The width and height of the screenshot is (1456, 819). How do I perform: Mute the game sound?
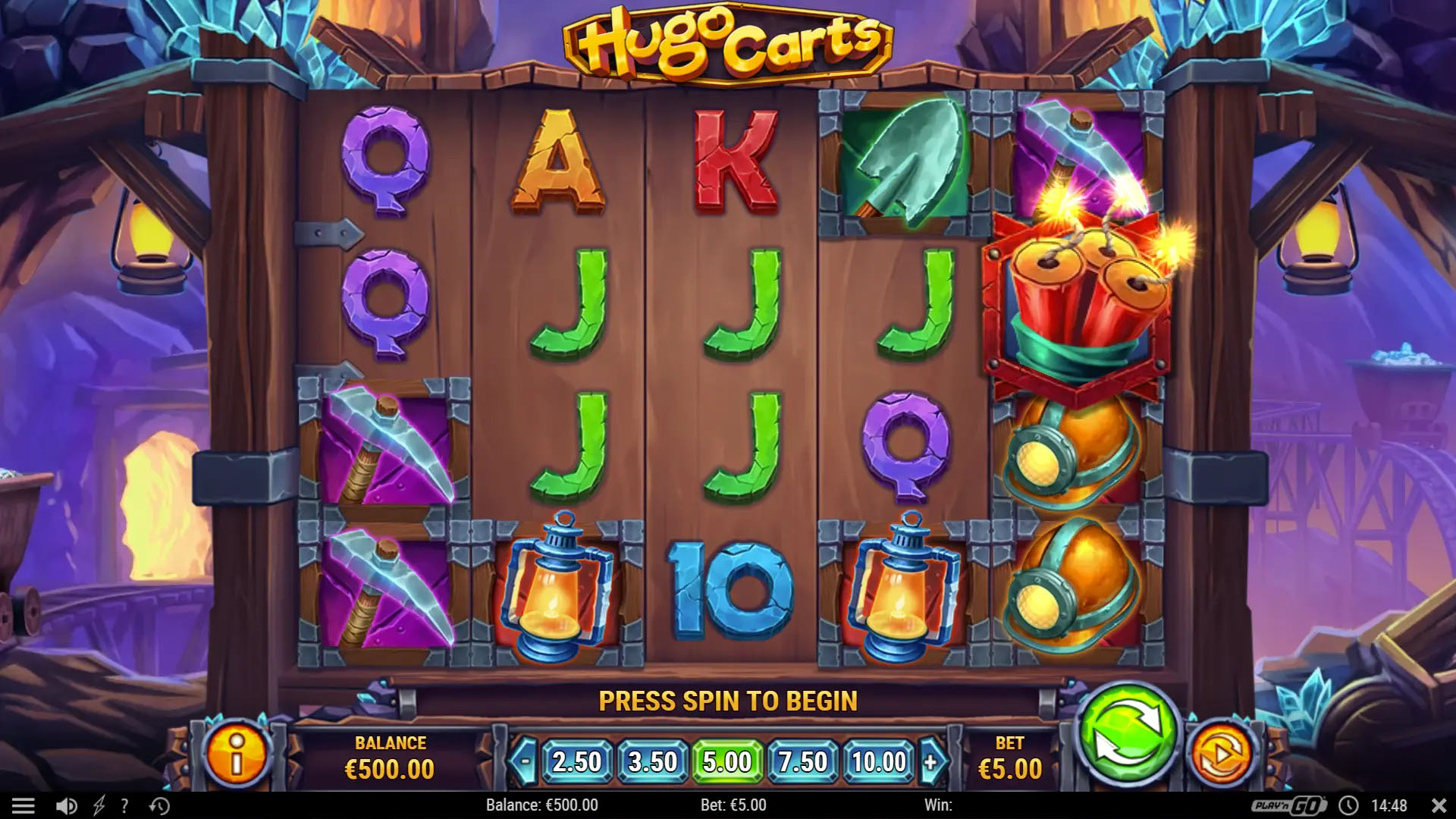point(64,806)
